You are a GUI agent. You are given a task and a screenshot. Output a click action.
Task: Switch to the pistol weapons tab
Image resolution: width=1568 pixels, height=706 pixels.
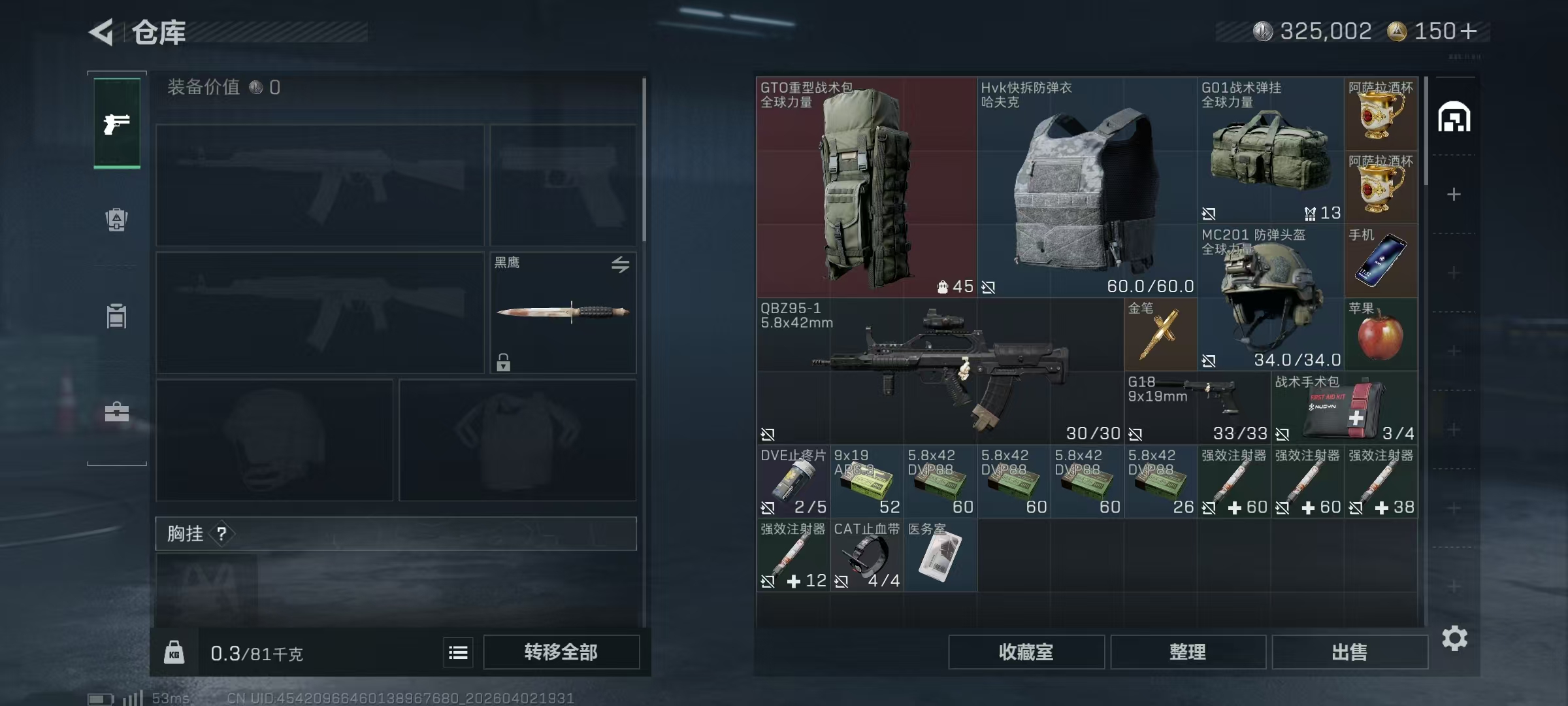tap(117, 124)
